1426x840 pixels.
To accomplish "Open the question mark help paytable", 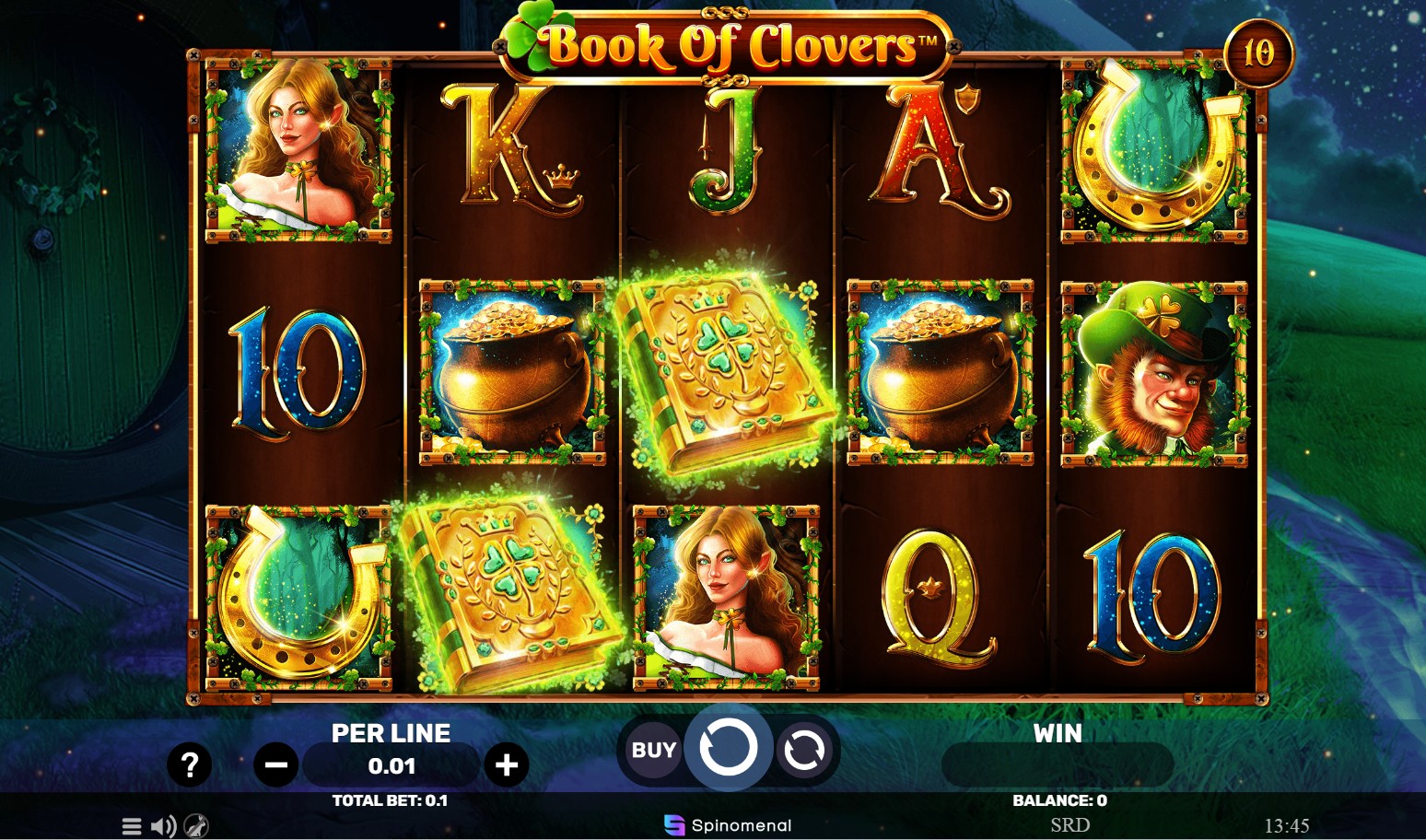I will pos(190,764).
